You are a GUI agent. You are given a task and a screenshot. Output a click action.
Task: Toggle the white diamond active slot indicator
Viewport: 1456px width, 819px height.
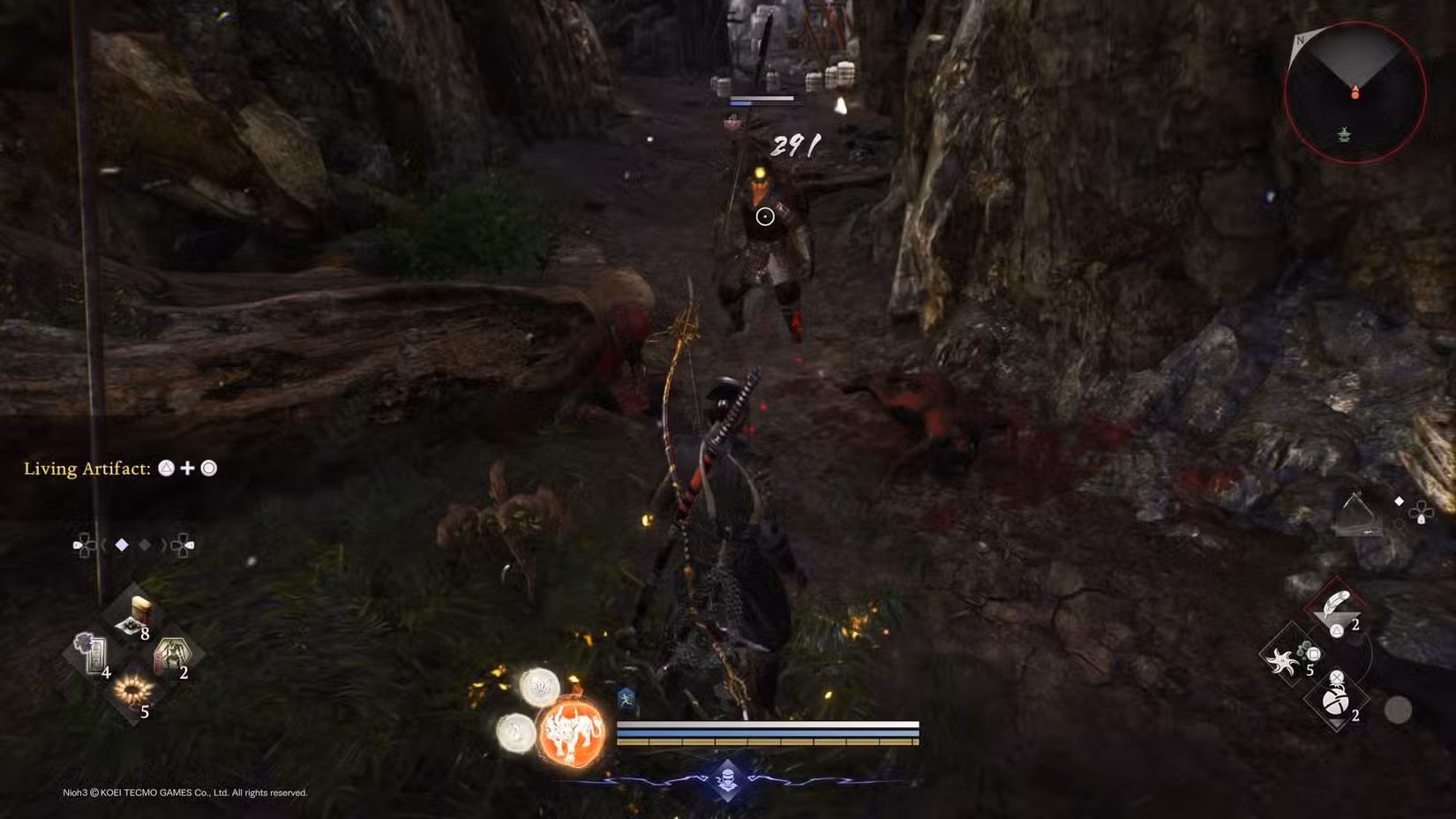coord(122,545)
